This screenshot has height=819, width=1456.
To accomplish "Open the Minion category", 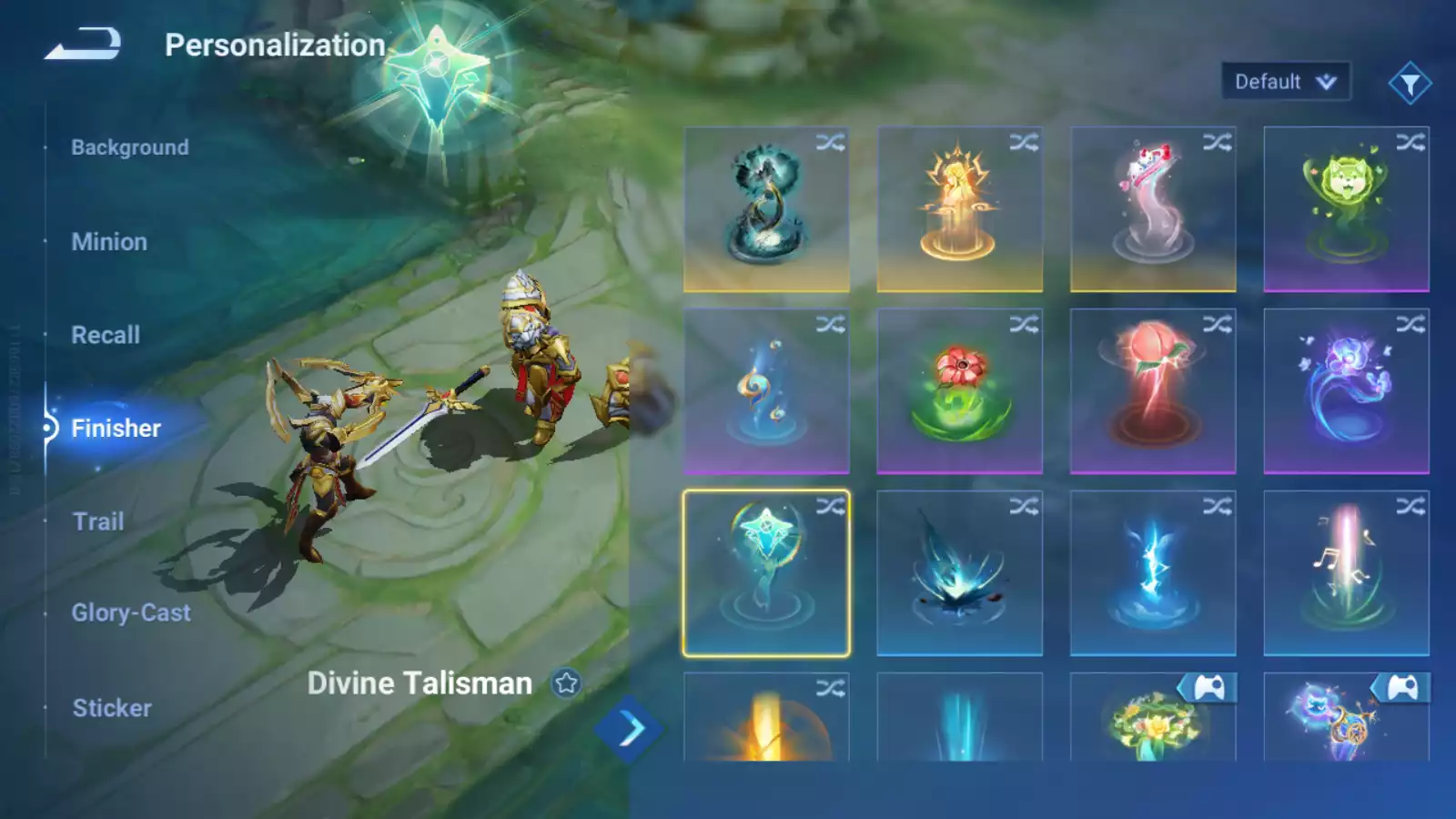I will pyautogui.click(x=109, y=242).
